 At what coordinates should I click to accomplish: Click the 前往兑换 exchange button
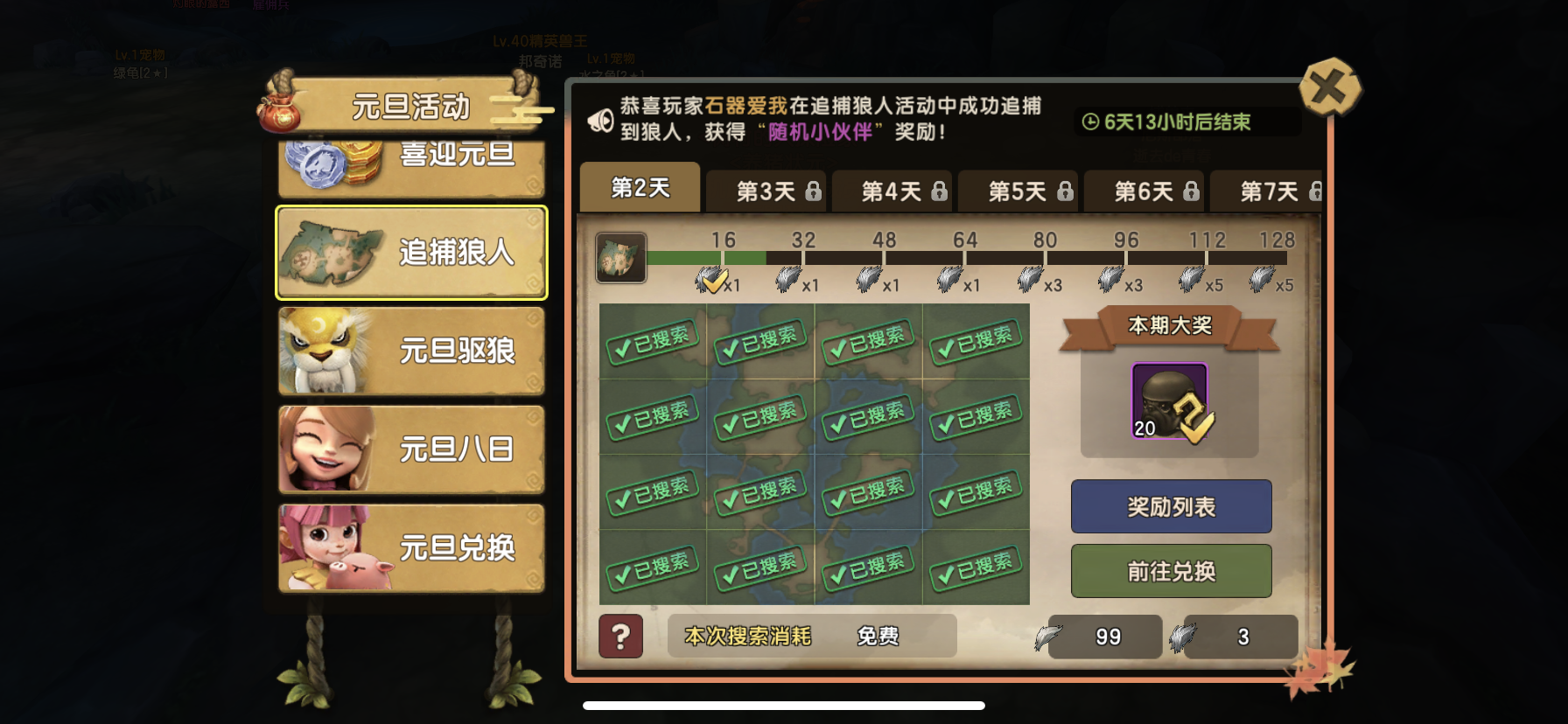(x=1171, y=570)
